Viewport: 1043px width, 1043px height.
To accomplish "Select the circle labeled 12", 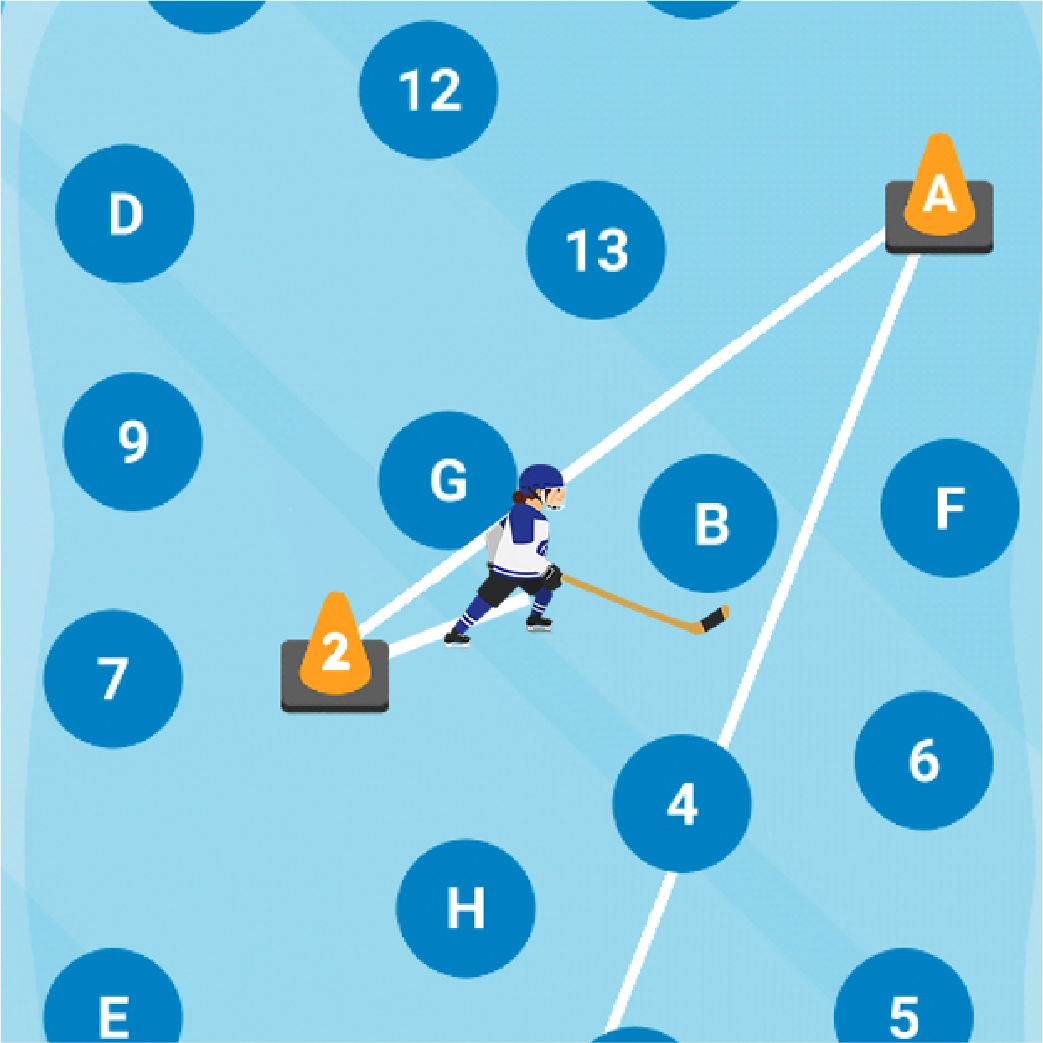I will 428,90.
